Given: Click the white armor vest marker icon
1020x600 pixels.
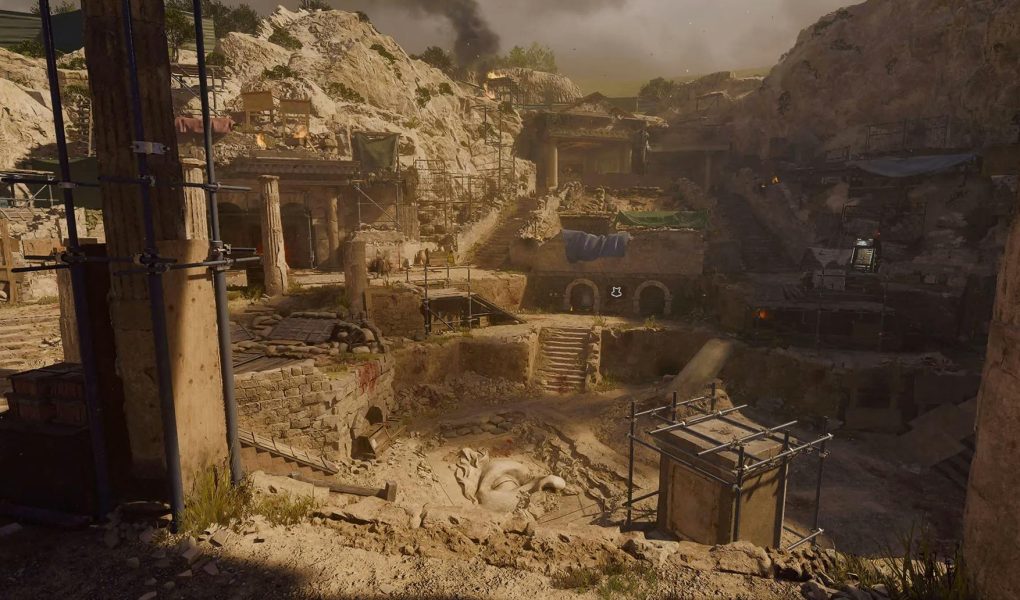Looking at the screenshot, I should tap(616, 291).
